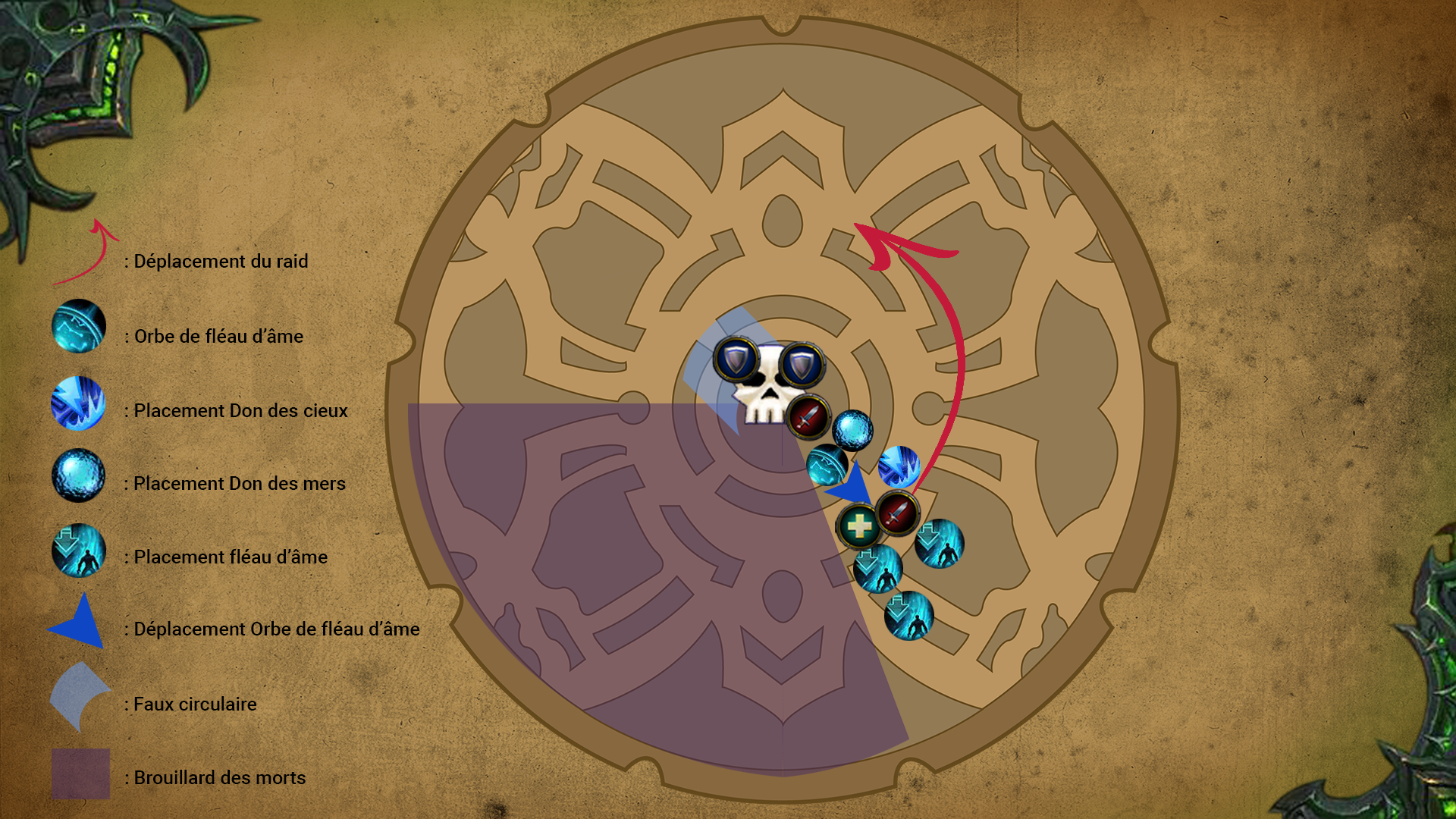Choose the Placement Don des cieux legend entry
This screenshot has width=1456, height=819.
click(x=240, y=411)
